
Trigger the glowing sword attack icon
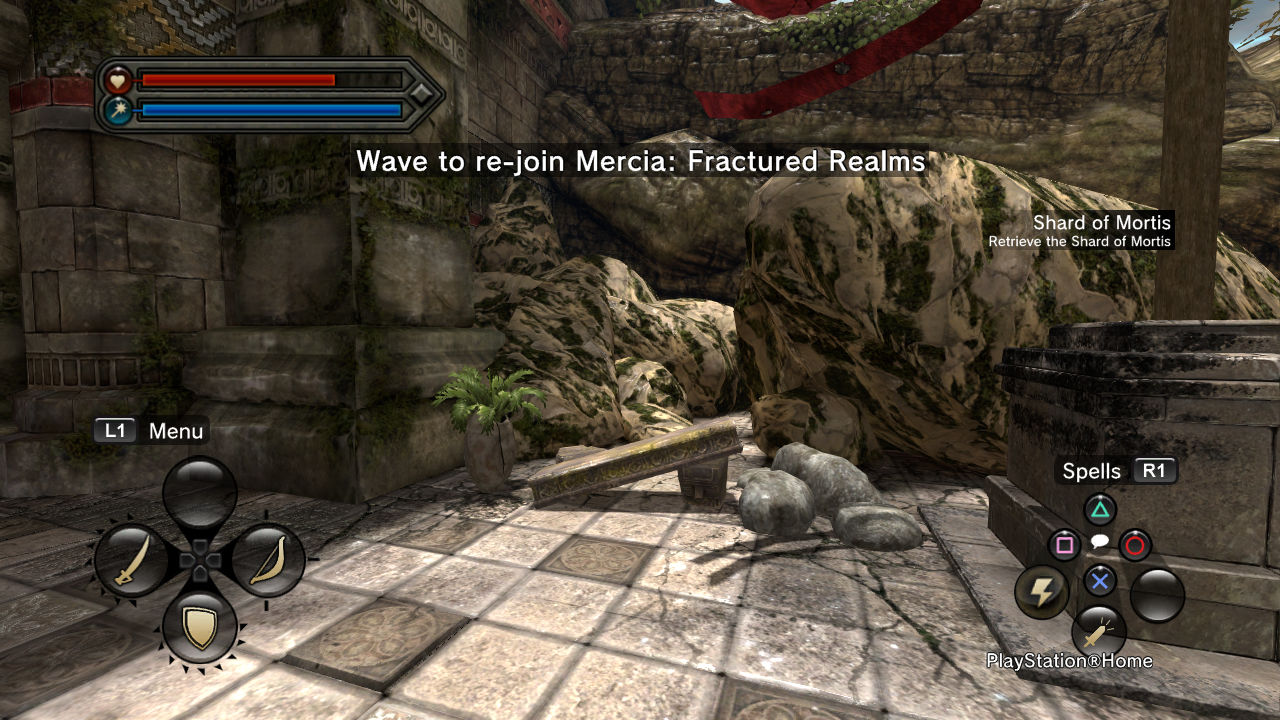1099,631
